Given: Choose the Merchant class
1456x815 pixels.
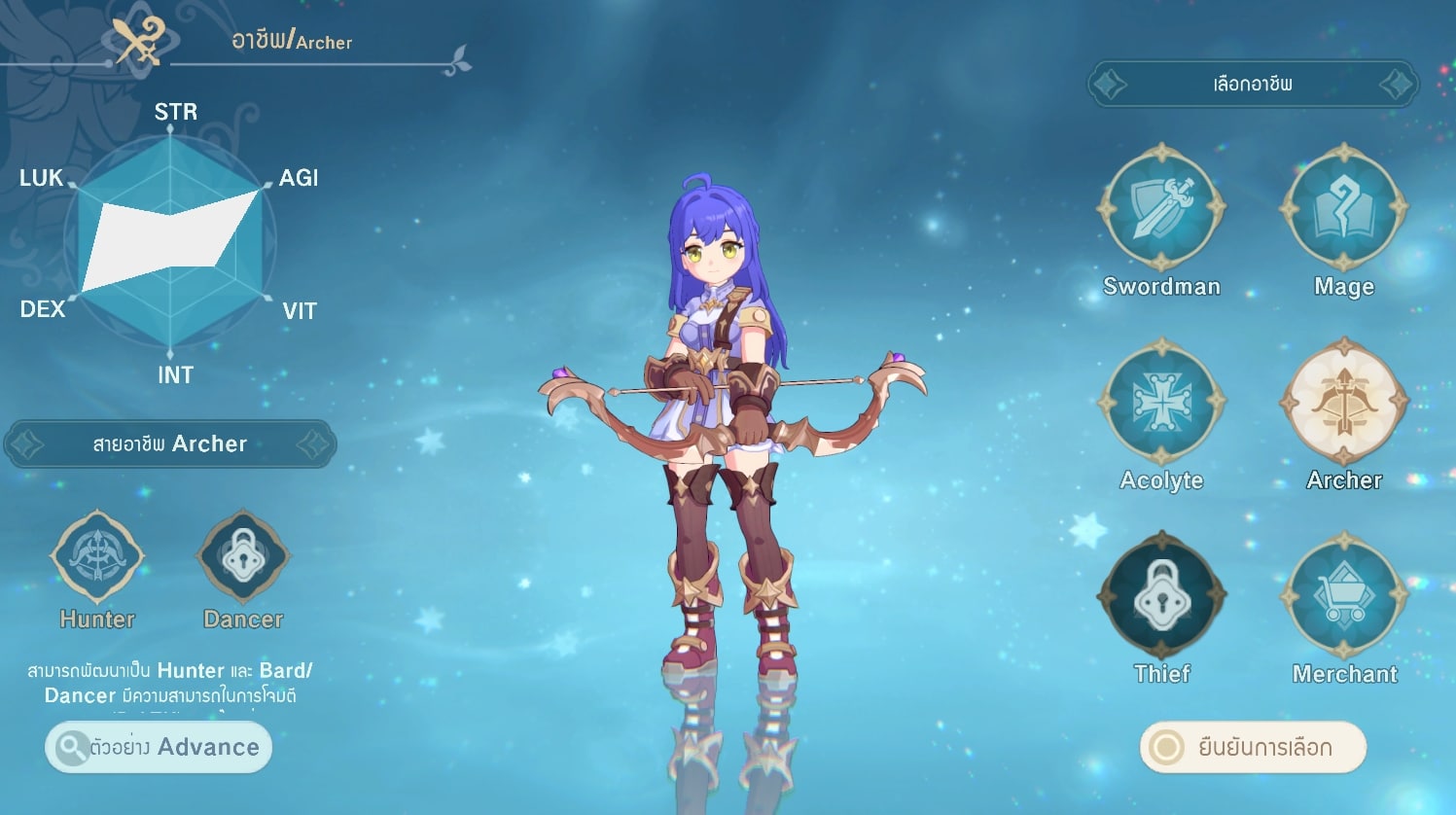Looking at the screenshot, I should [x=1343, y=595].
